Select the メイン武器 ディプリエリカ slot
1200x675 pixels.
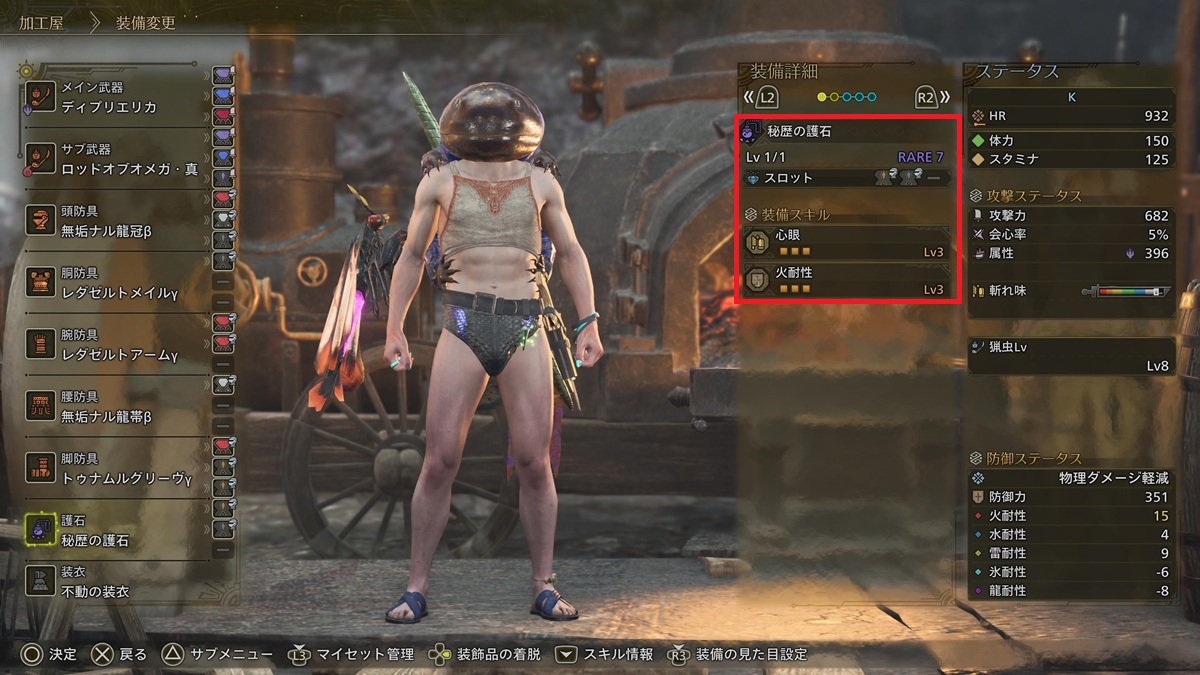coord(120,97)
